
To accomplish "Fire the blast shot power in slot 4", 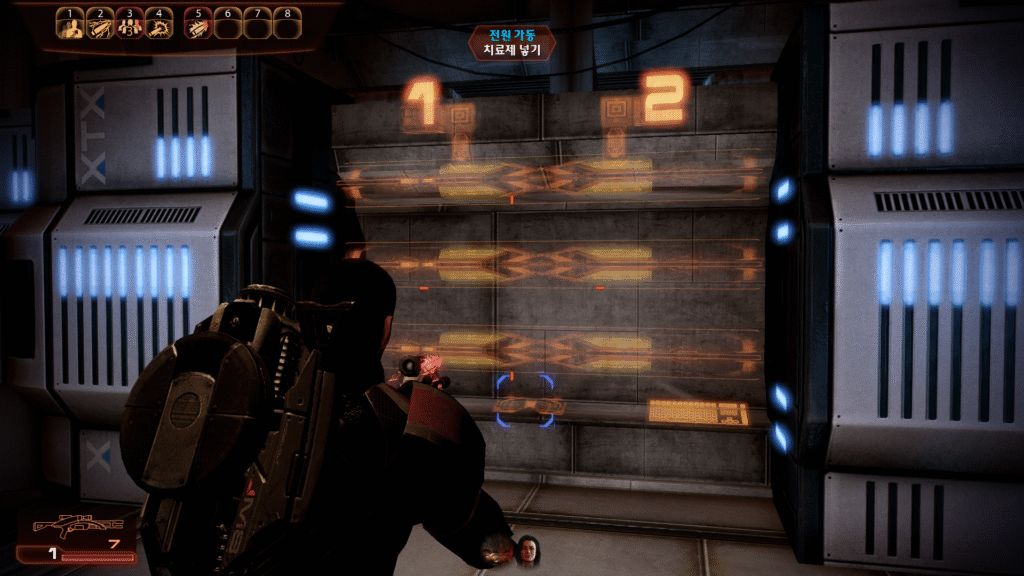I will (158, 27).
